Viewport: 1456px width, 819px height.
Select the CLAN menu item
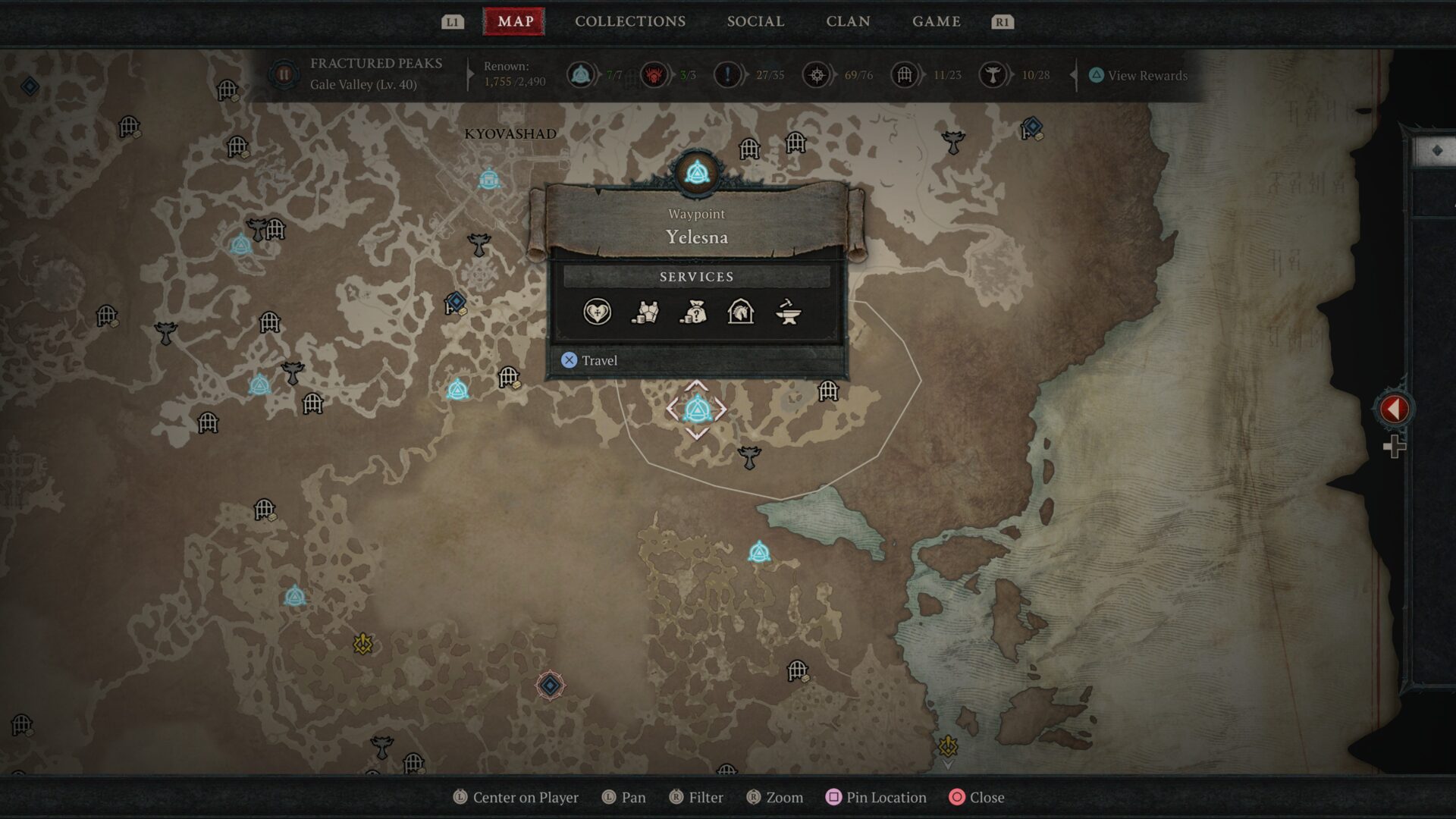click(x=848, y=21)
